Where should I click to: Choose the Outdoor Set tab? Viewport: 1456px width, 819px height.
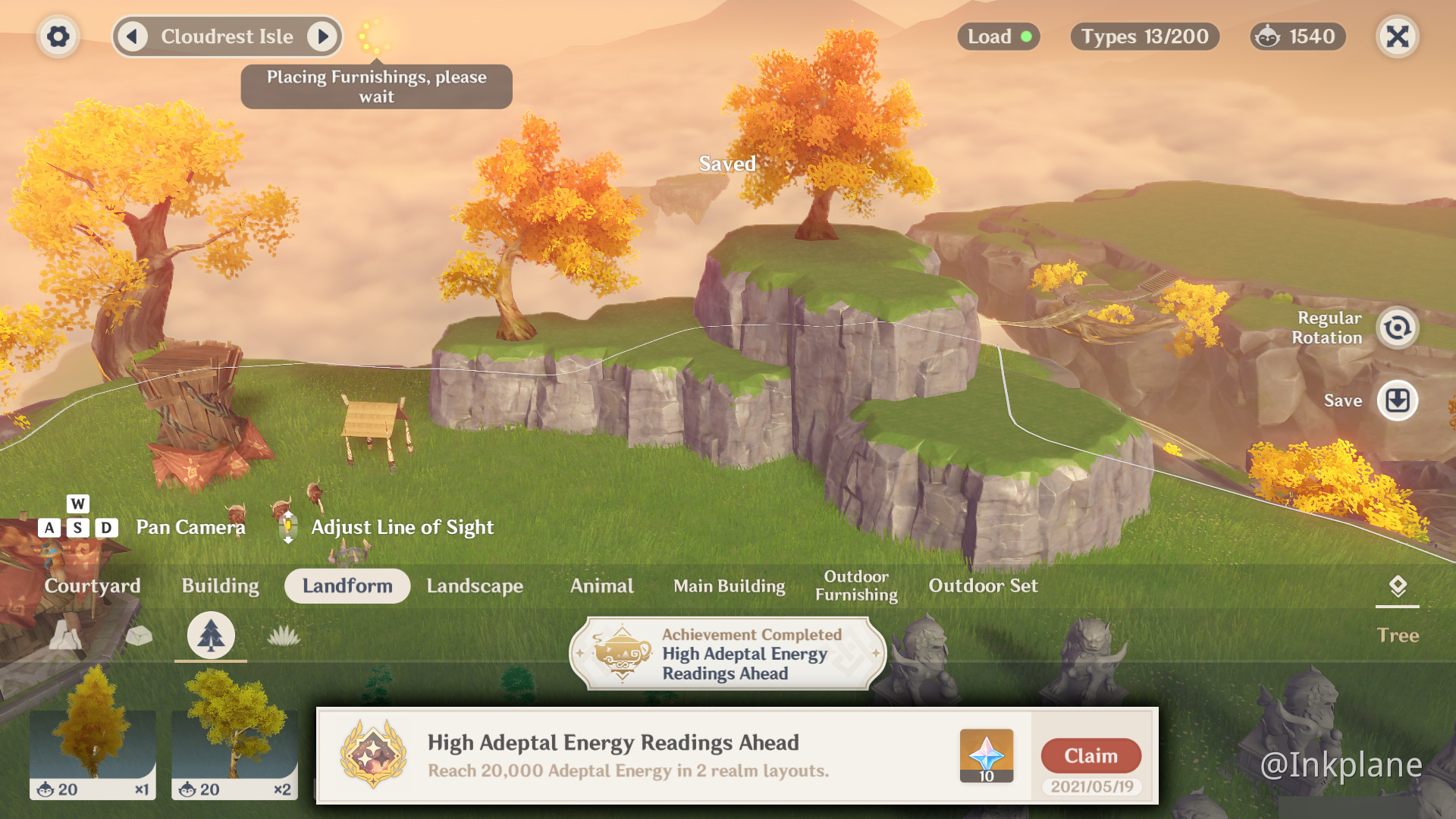(x=984, y=586)
